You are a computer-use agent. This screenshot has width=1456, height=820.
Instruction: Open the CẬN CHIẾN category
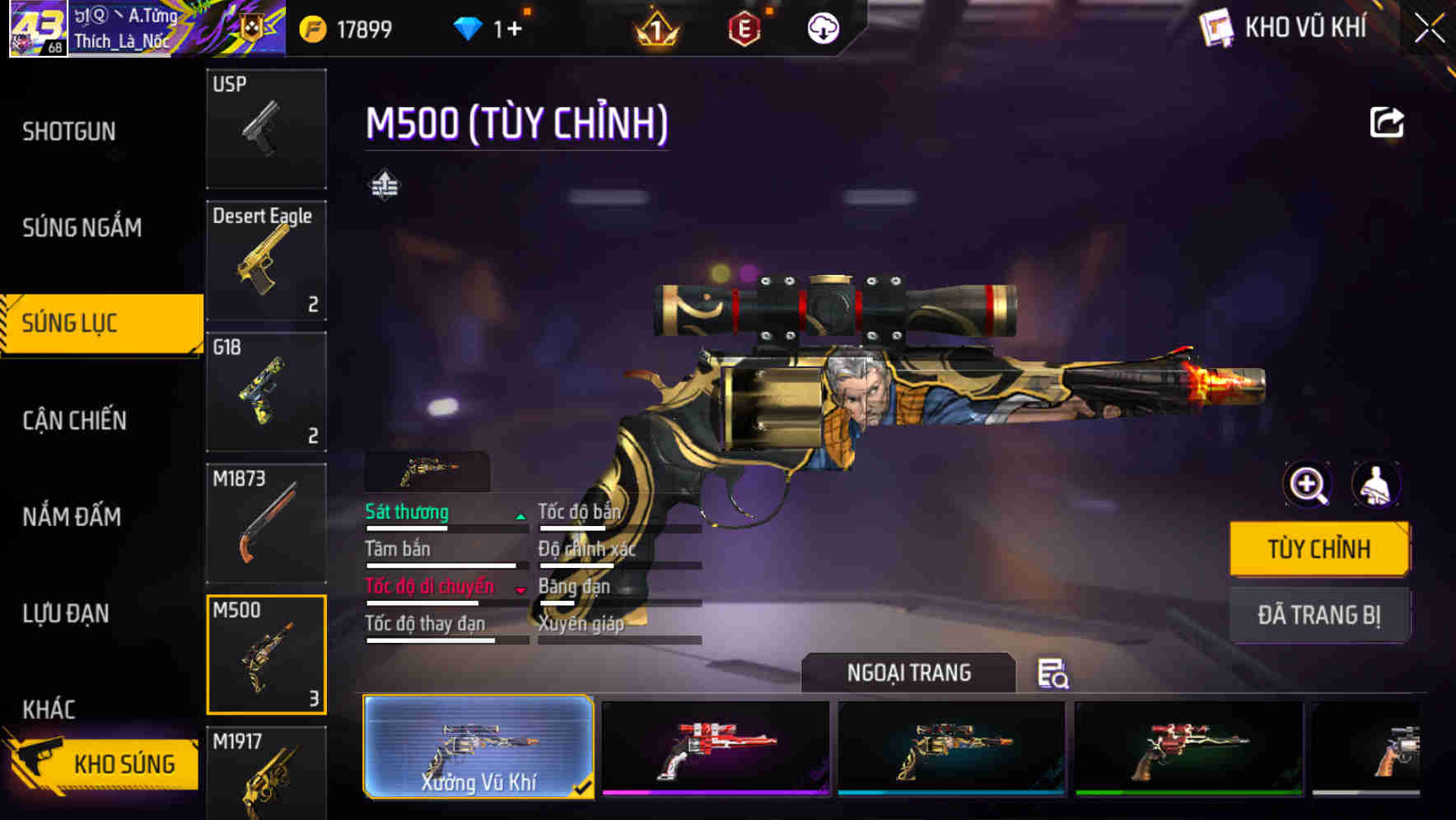[74, 421]
